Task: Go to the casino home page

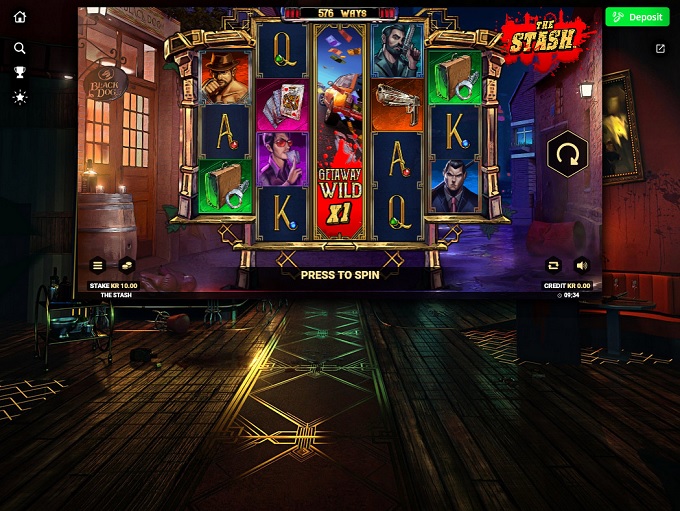Action: pos(20,17)
